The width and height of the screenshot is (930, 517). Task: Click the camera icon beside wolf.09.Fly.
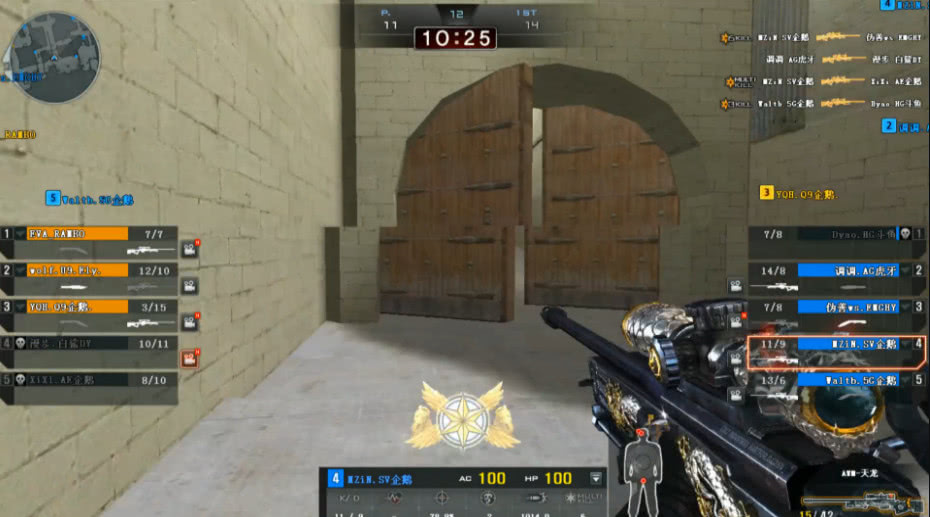tap(189, 286)
